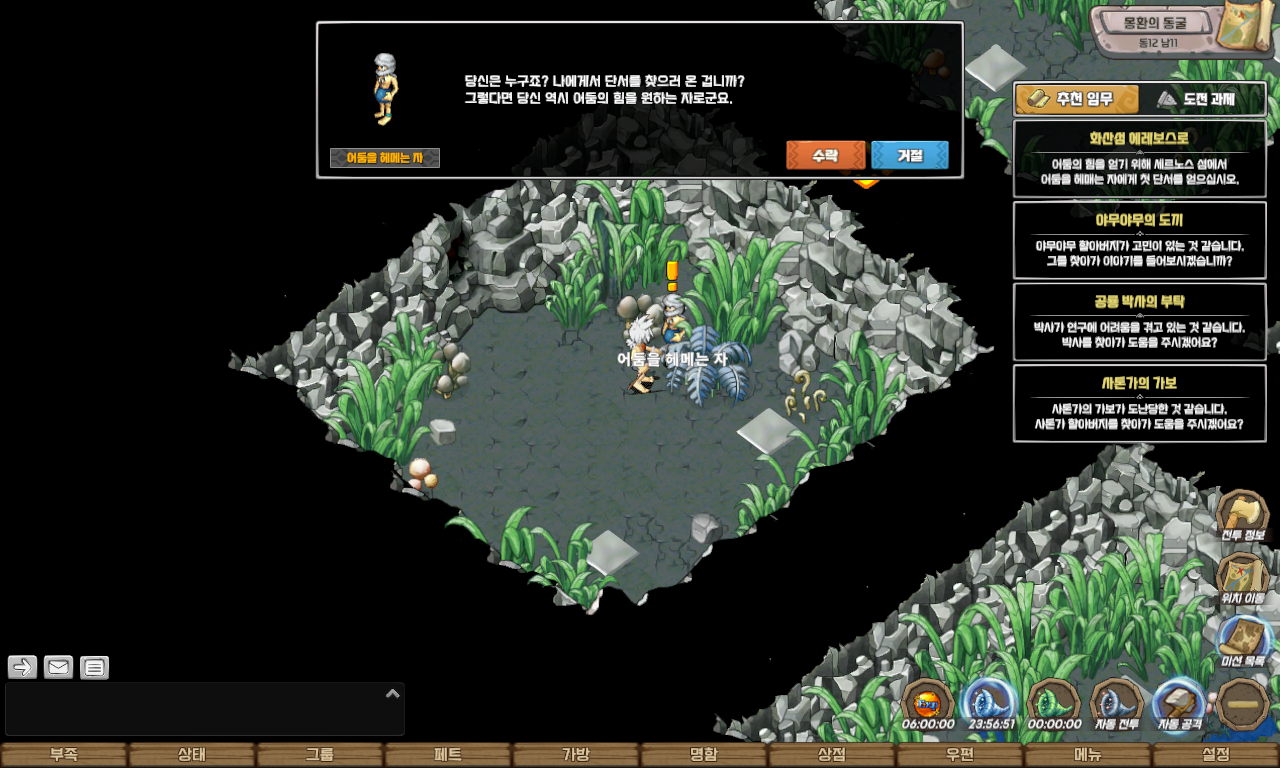1280x768 pixels.
Task: Switch to the 추천 임무 tab
Action: point(1077,99)
